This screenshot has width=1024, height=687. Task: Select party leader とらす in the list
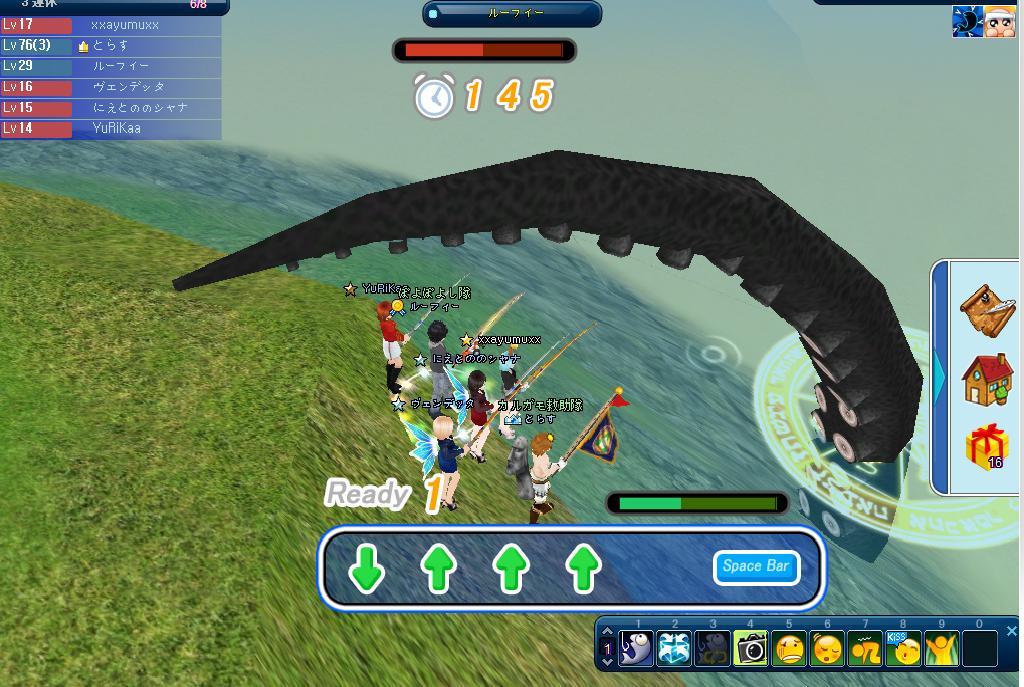tap(110, 45)
